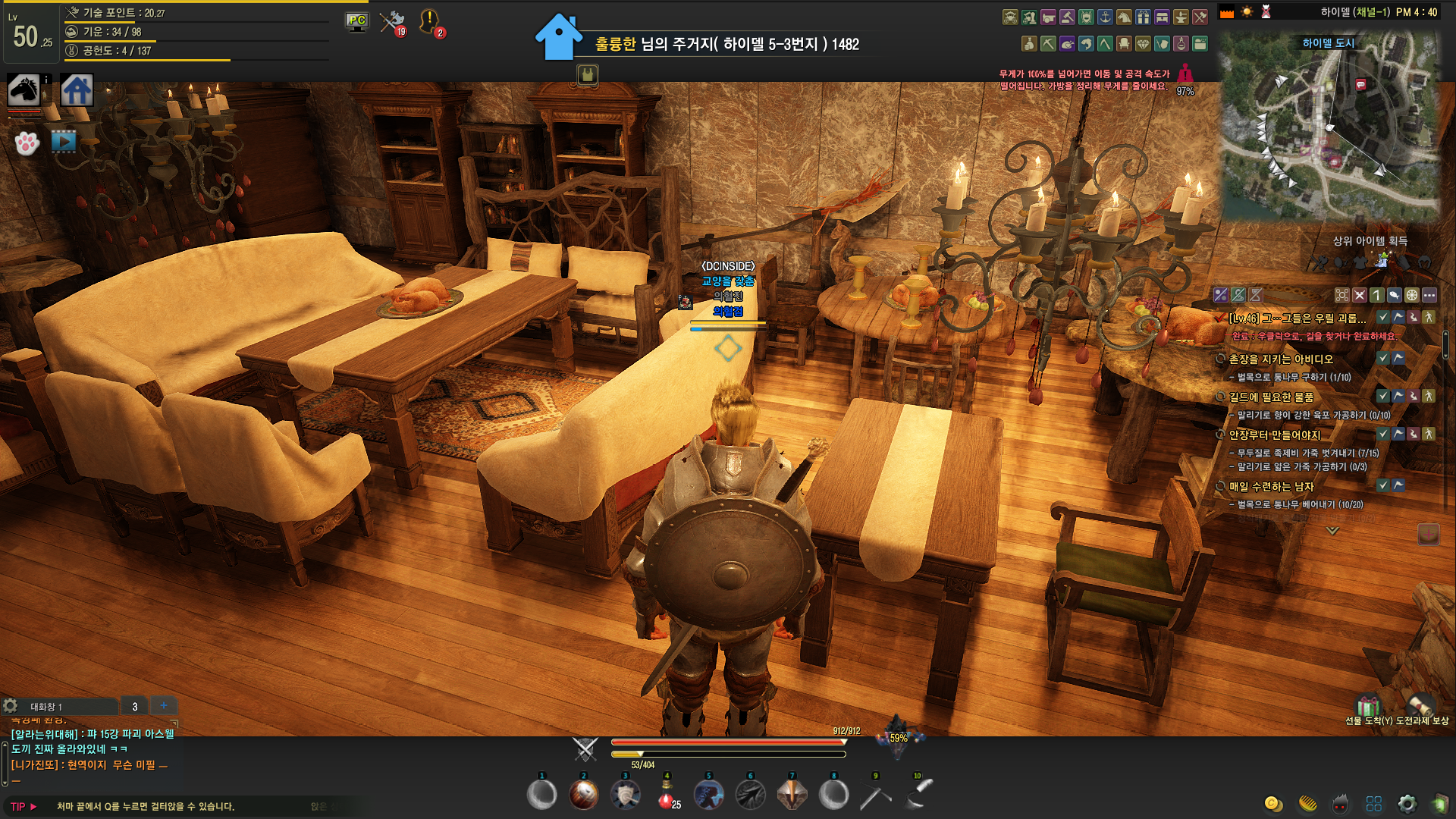This screenshot has width=1456, height=819.
Task: Open the challenge reward scroll icon
Action: pos(1419,707)
